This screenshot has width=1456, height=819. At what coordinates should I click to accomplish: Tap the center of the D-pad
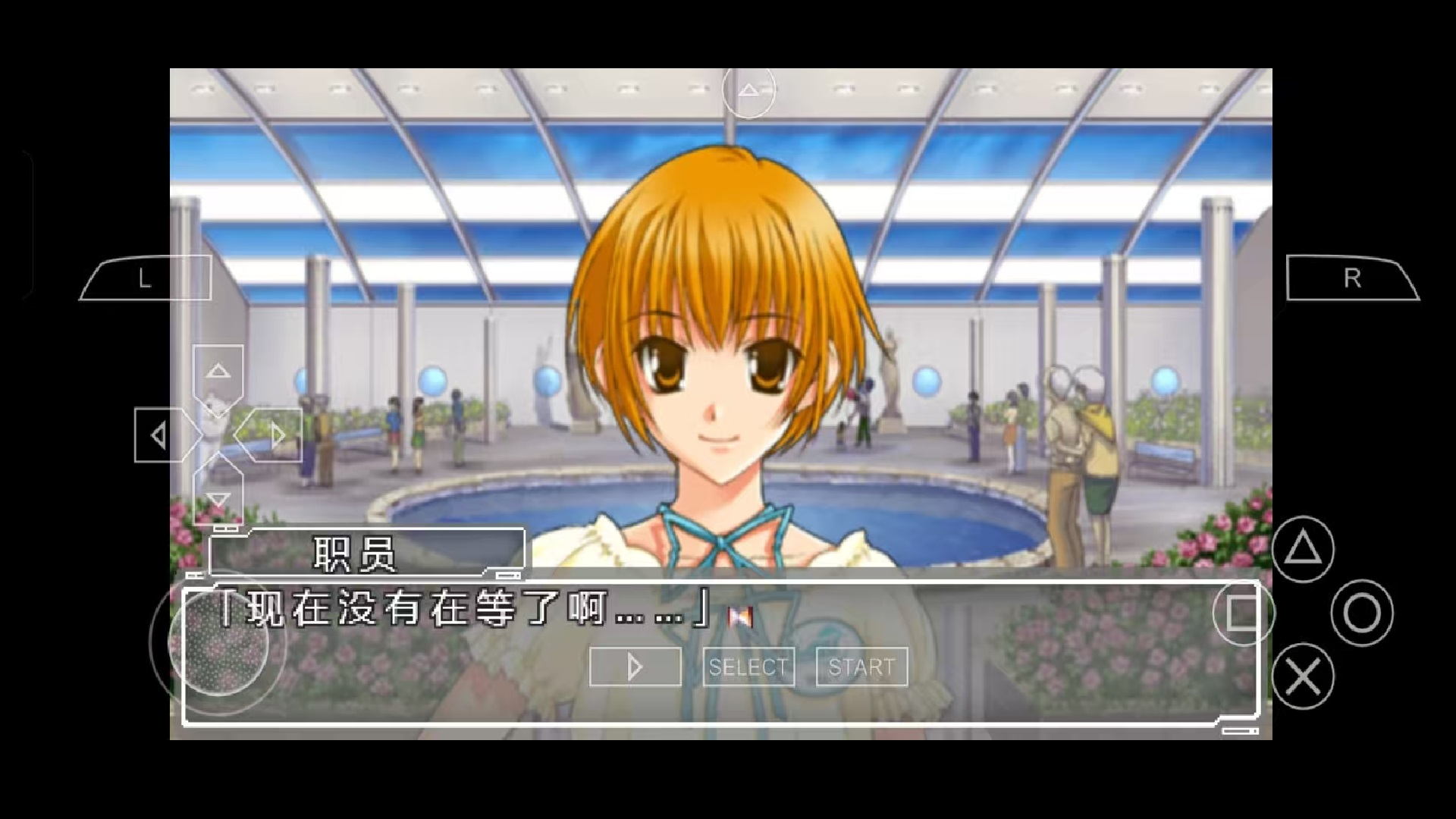pyautogui.click(x=218, y=435)
